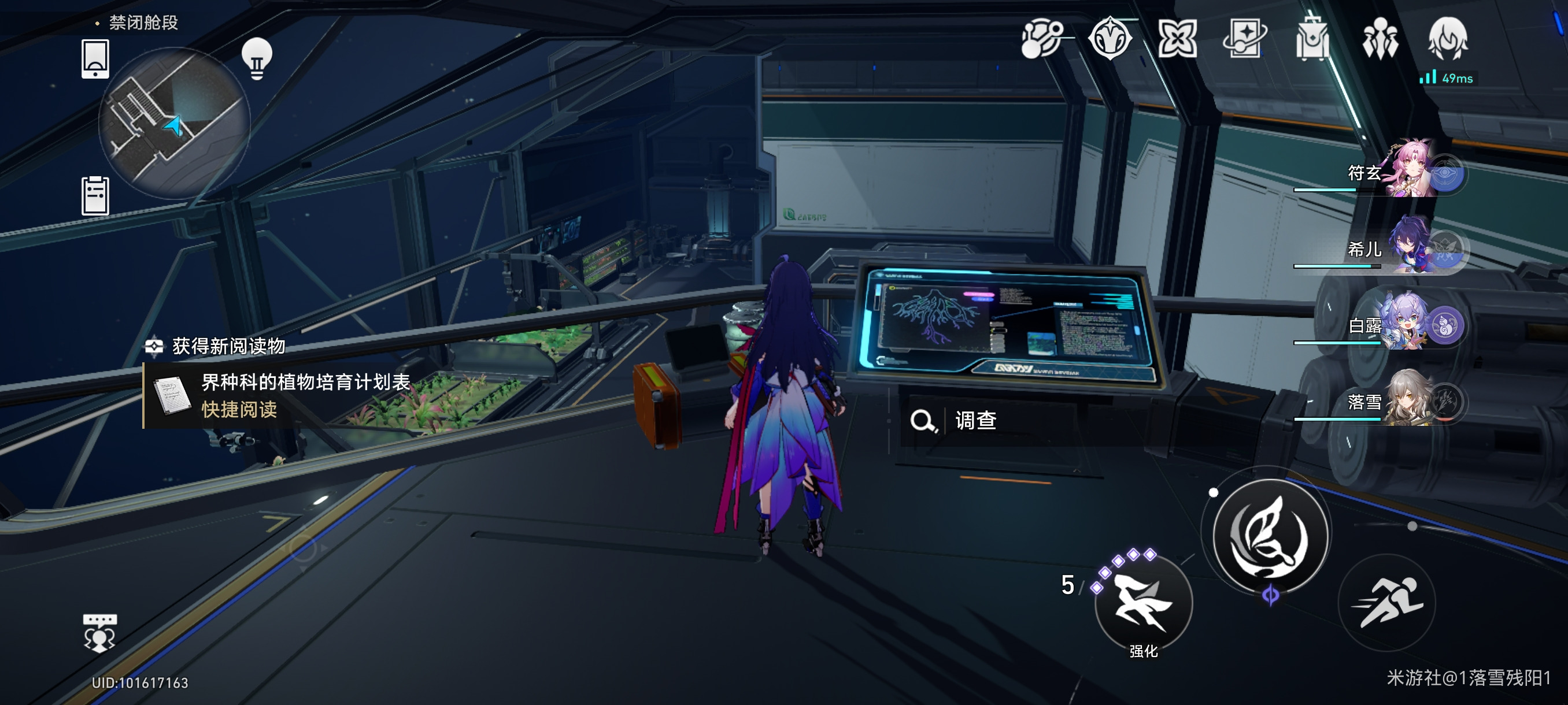This screenshot has width=1568, height=705.
Task: Open the team formation icon
Action: click(1380, 39)
